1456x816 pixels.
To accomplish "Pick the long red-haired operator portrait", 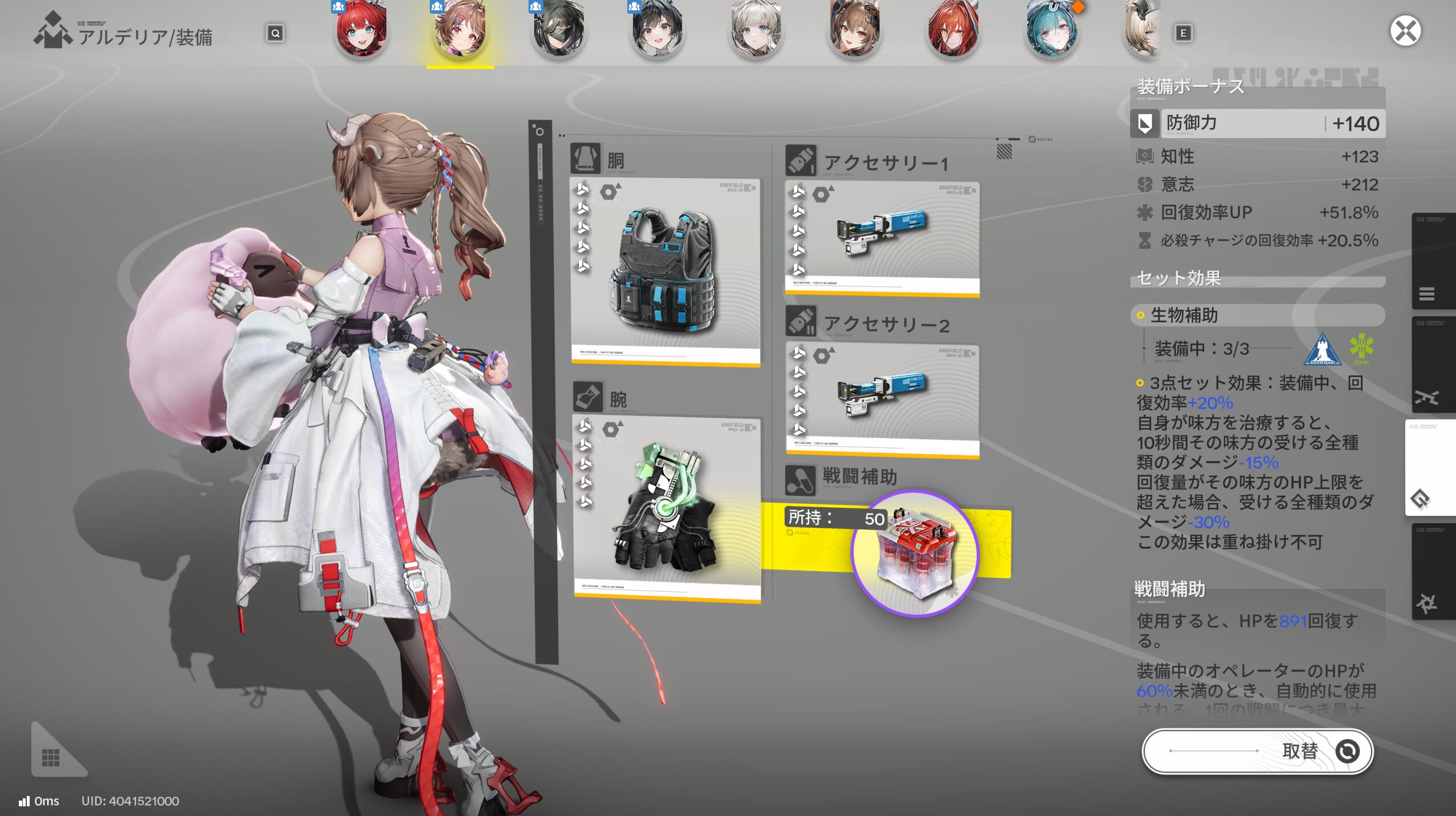I will [953, 30].
